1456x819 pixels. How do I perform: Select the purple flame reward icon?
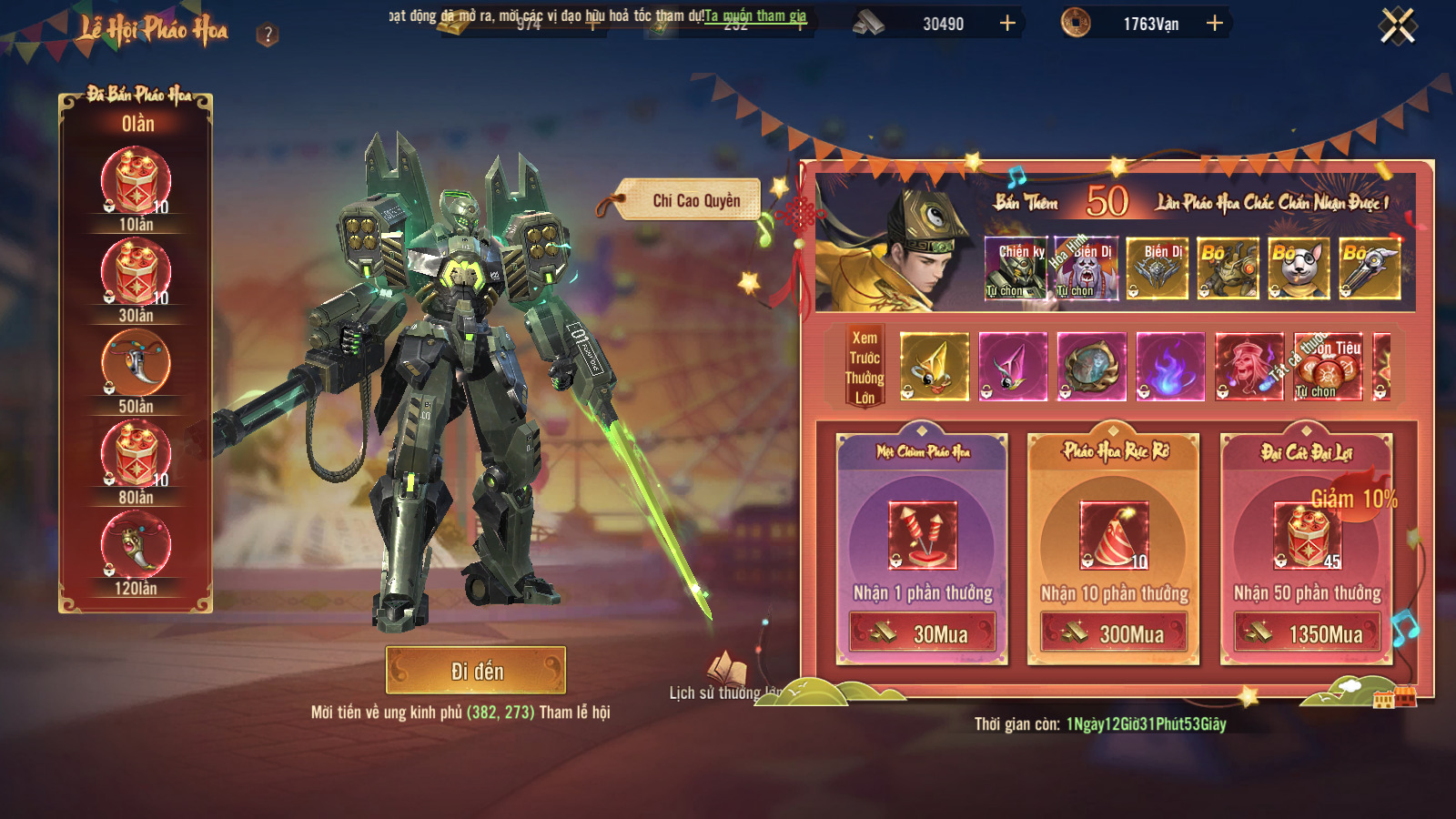pyautogui.click(x=1170, y=367)
